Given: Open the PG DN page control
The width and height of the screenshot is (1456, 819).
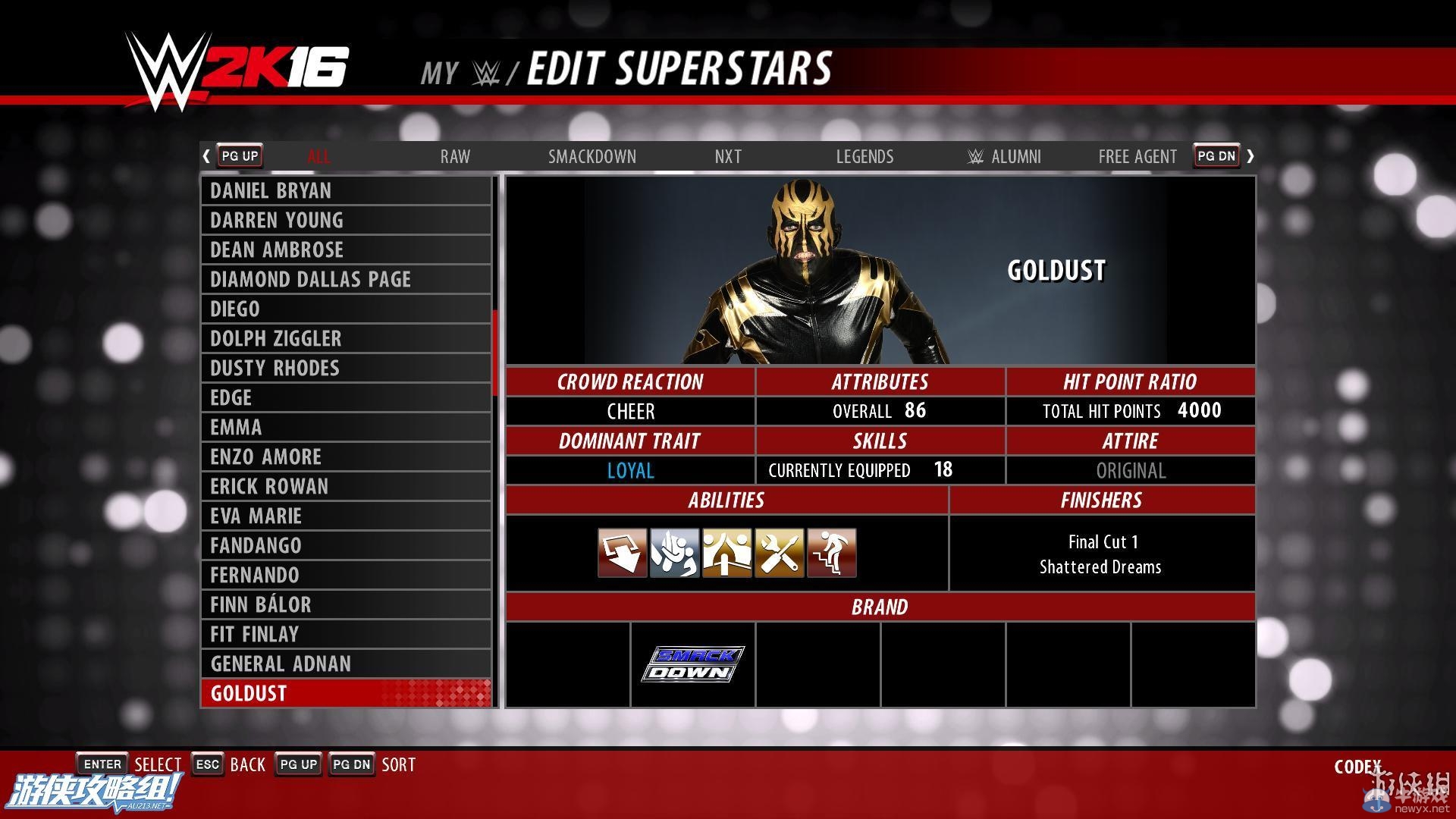Looking at the screenshot, I should [x=1216, y=155].
